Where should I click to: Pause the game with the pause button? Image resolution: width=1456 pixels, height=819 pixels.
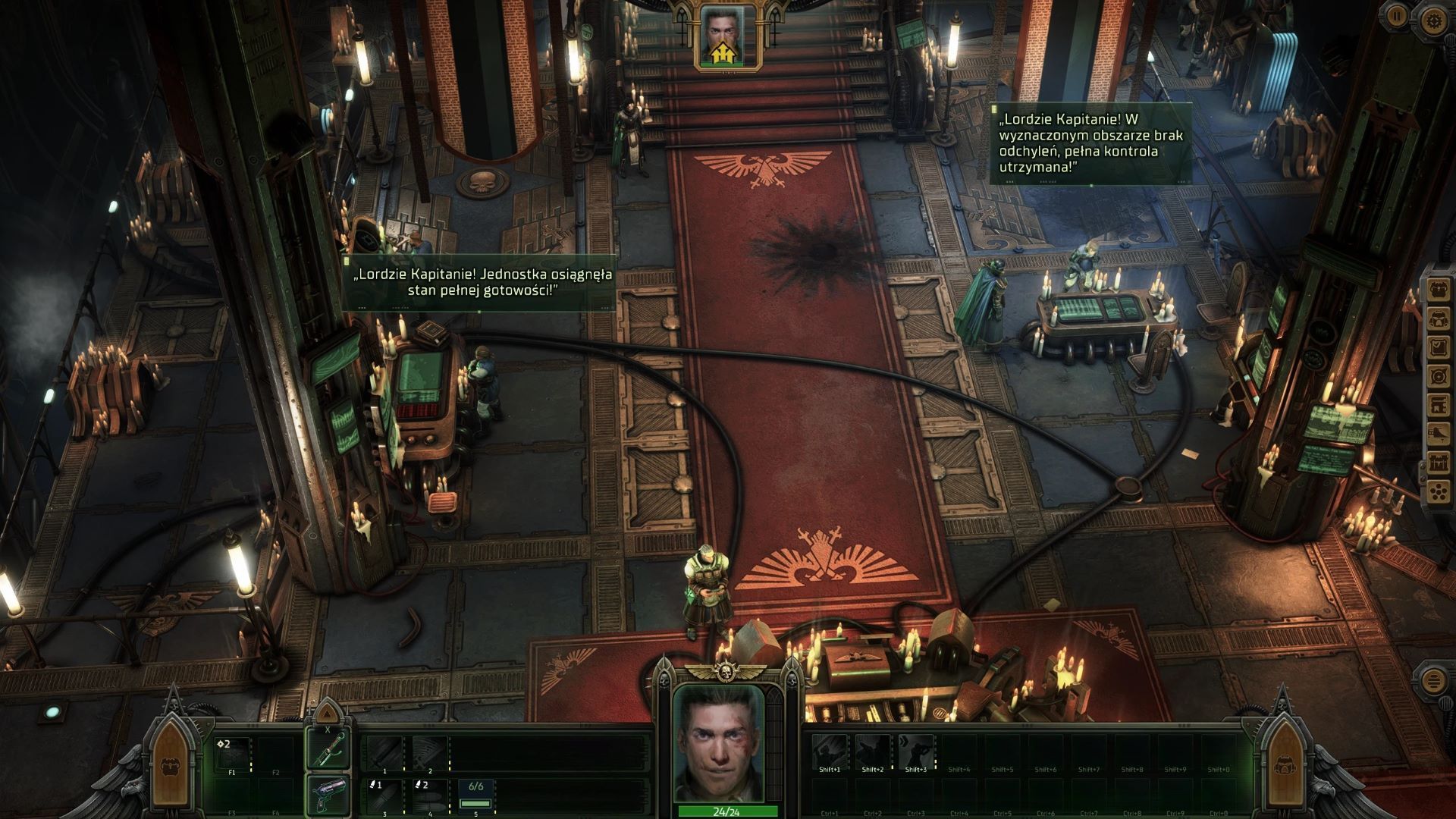[1397, 14]
